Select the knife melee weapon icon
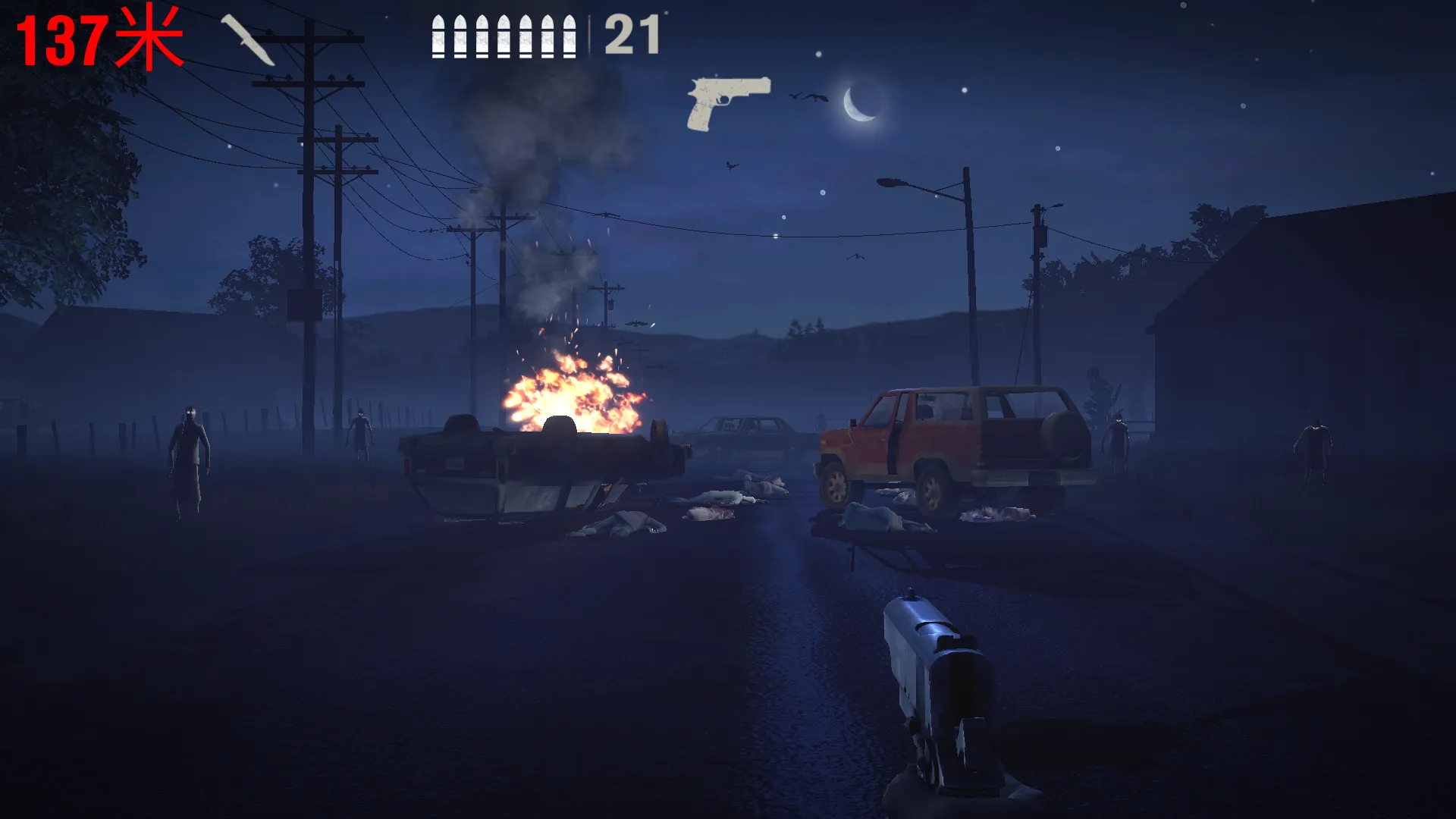 tap(247, 41)
